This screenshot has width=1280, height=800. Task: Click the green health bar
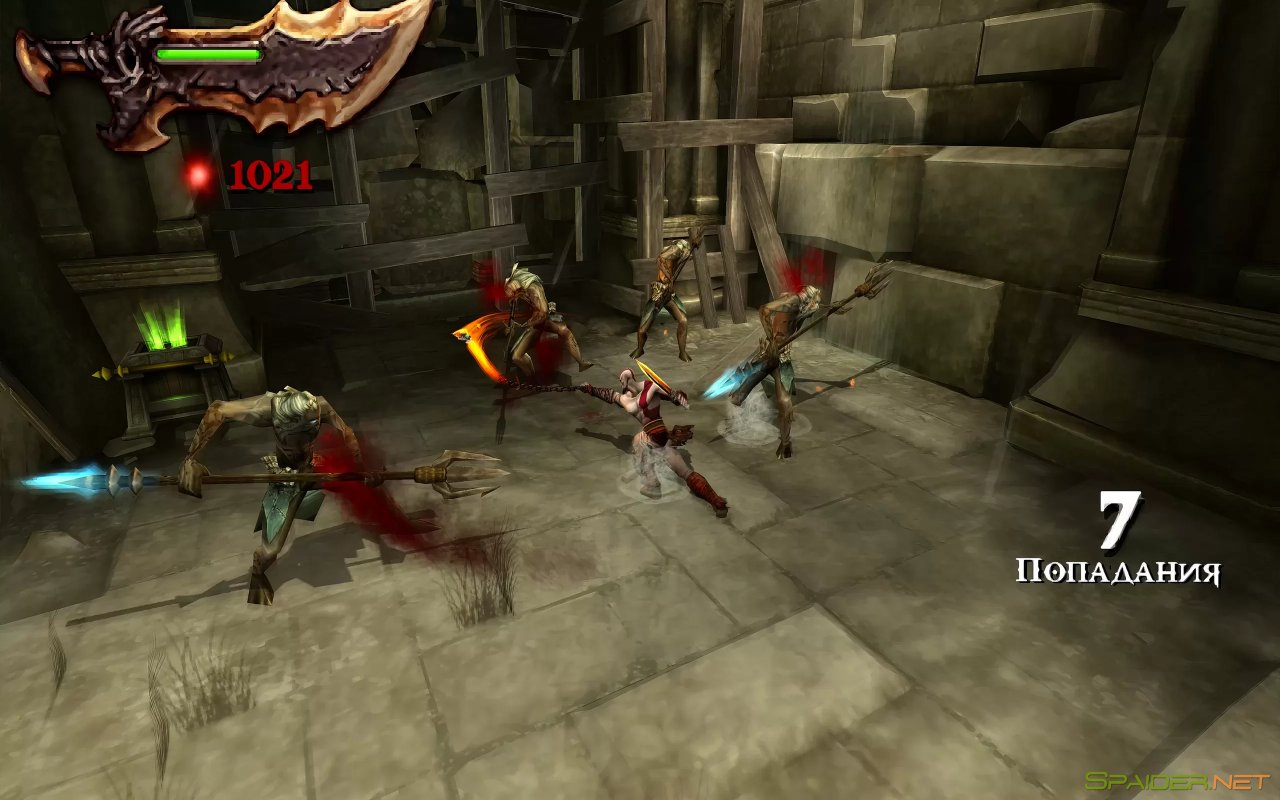[x=210, y=55]
